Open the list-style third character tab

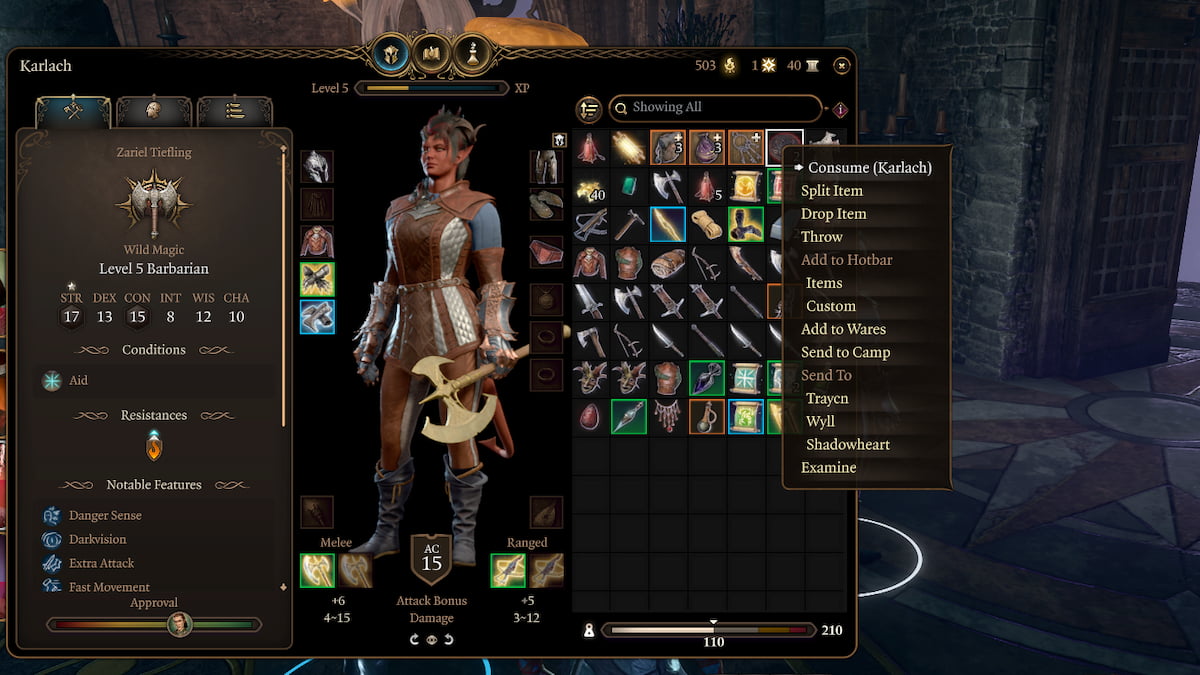point(234,111)
